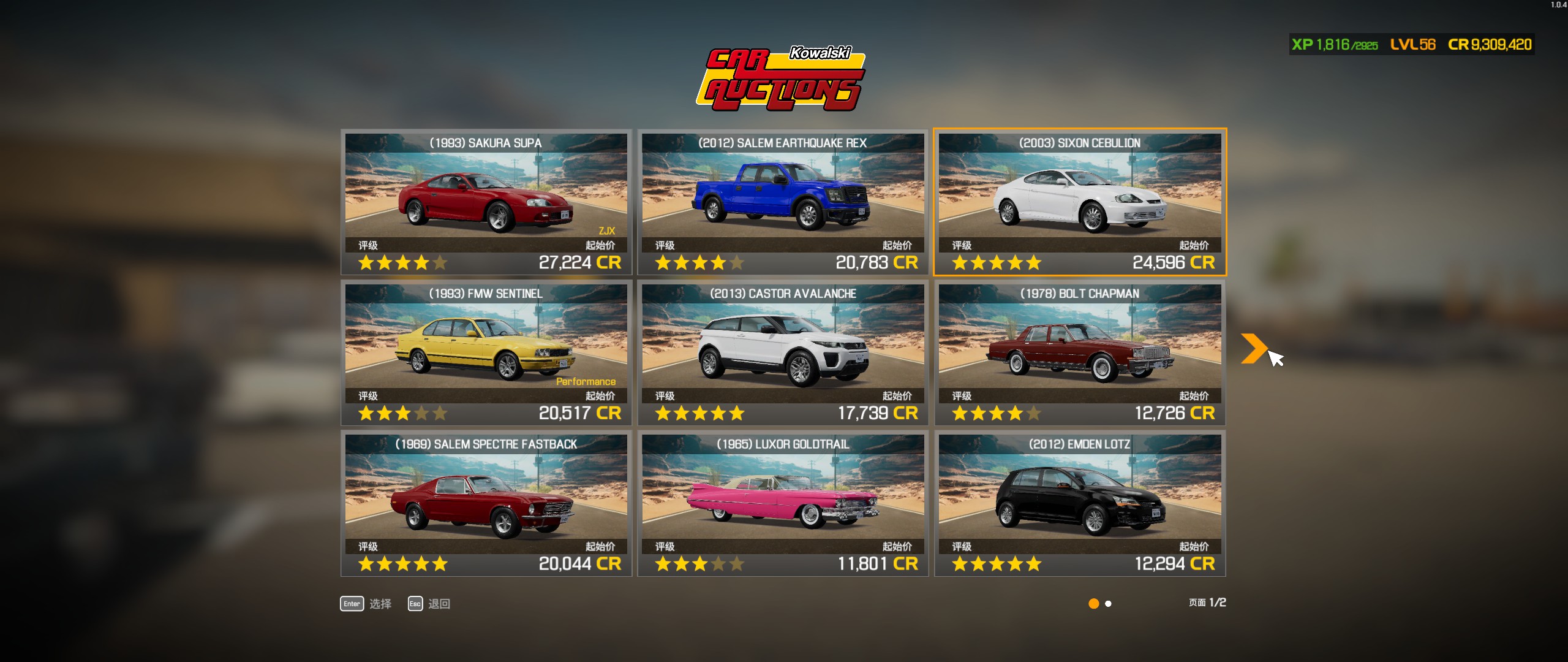This screenshot has width=1568, height=662.
Task: Select the 2013 Castor Avalanche listing
Action: (x=783, y=352)
